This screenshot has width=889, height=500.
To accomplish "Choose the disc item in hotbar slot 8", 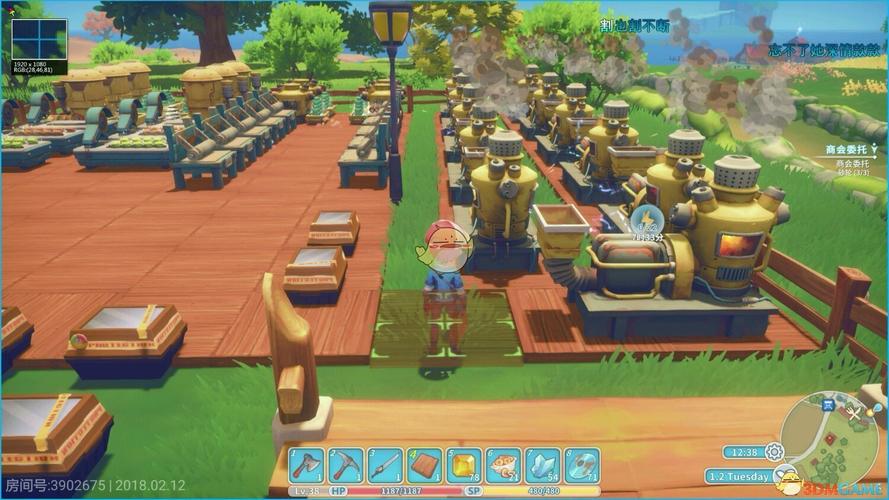I will tap(581, 465).
